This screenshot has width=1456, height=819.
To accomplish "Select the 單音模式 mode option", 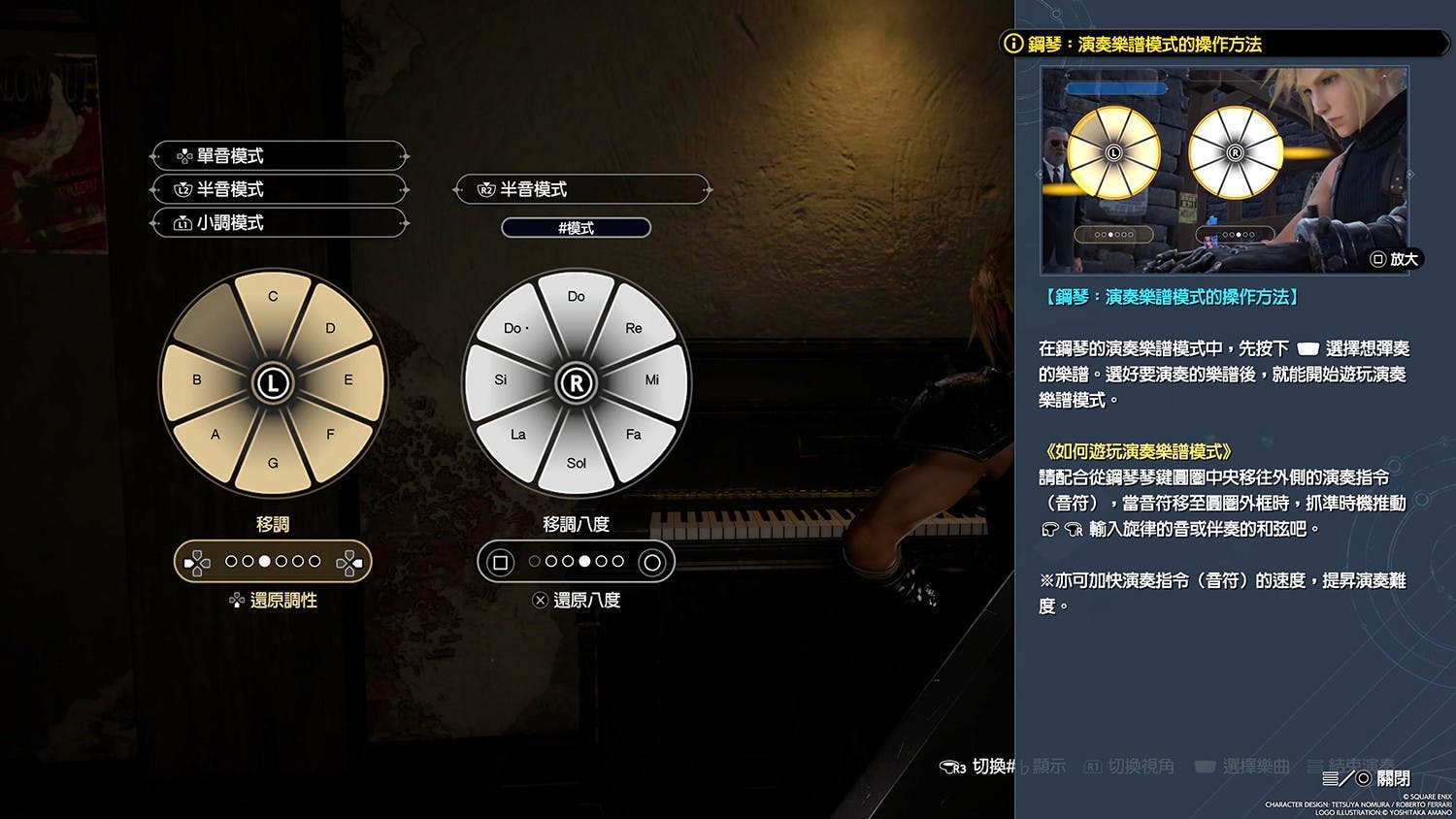I will [x=279, y=156].
